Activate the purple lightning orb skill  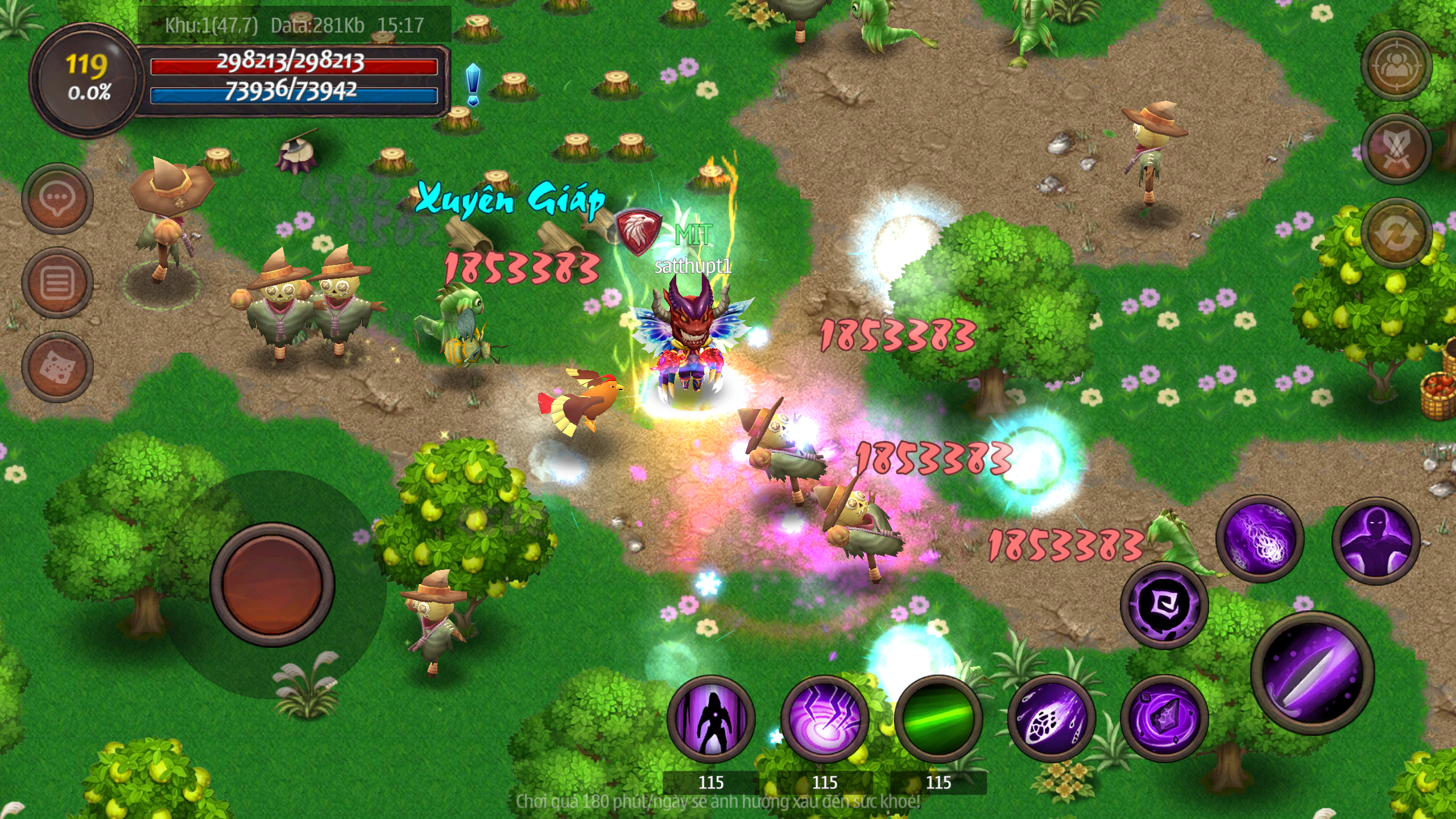(1259, 539)
